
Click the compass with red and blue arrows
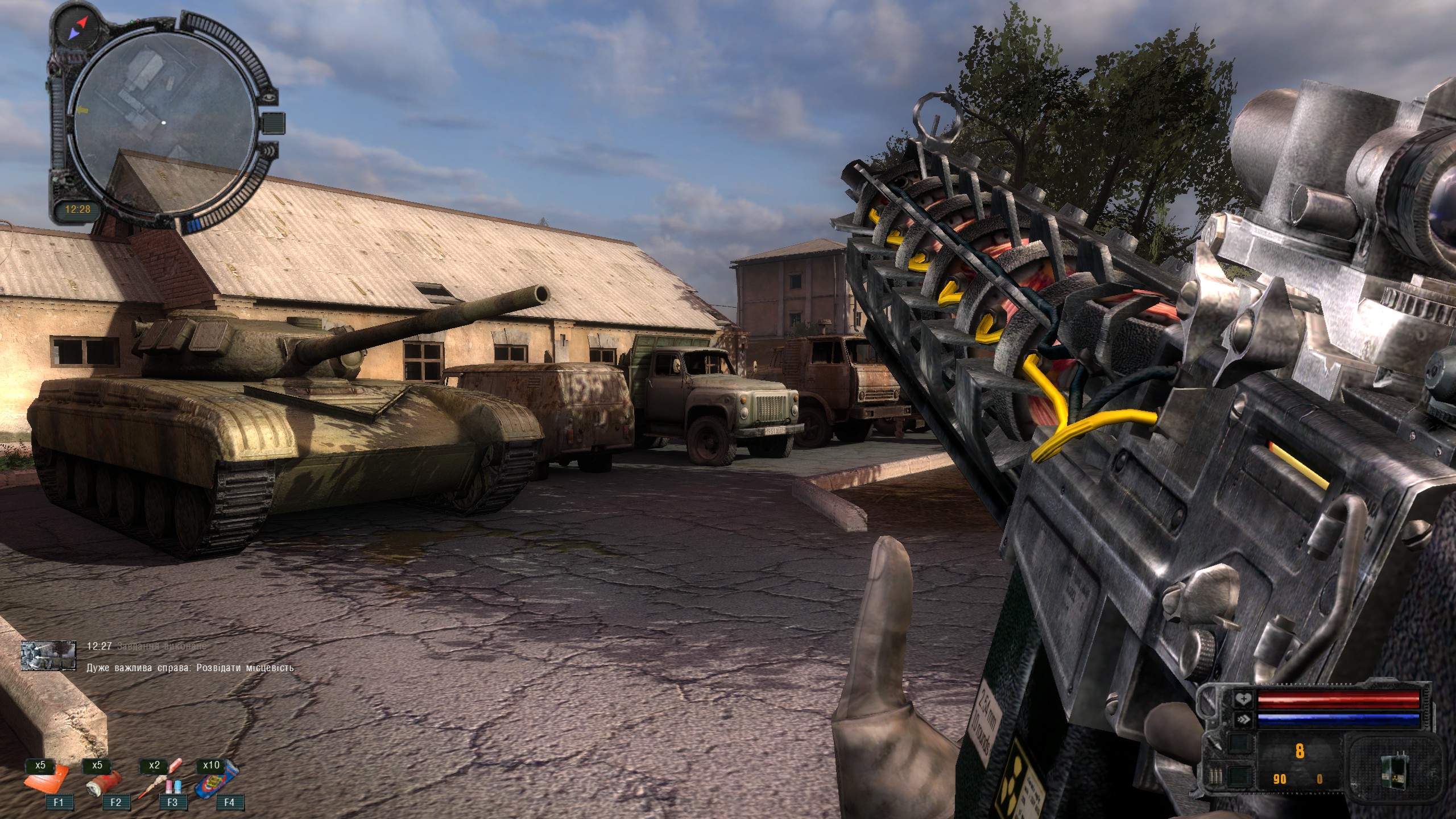tap(76, 27)
